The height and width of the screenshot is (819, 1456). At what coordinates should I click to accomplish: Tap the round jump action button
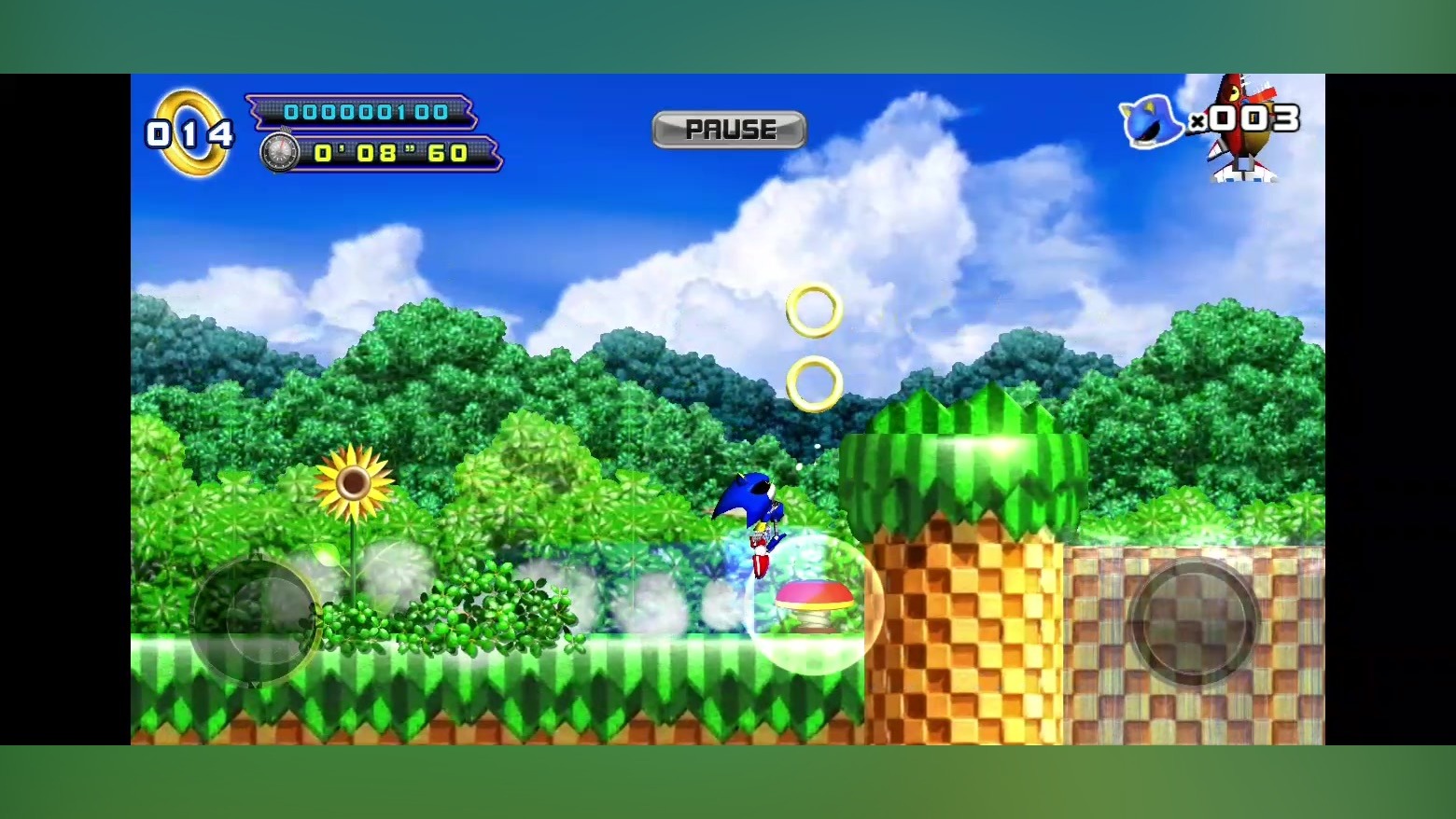pos(1193,621)
